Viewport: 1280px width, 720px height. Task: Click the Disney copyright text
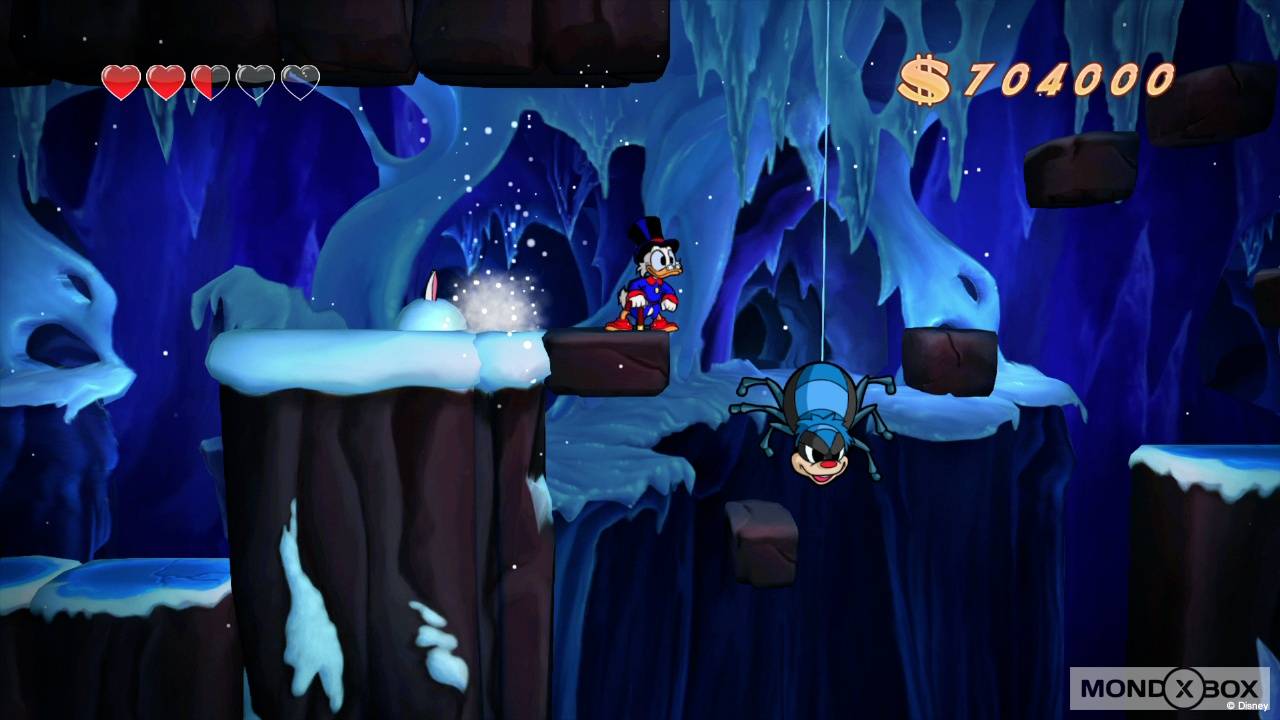1248,707
